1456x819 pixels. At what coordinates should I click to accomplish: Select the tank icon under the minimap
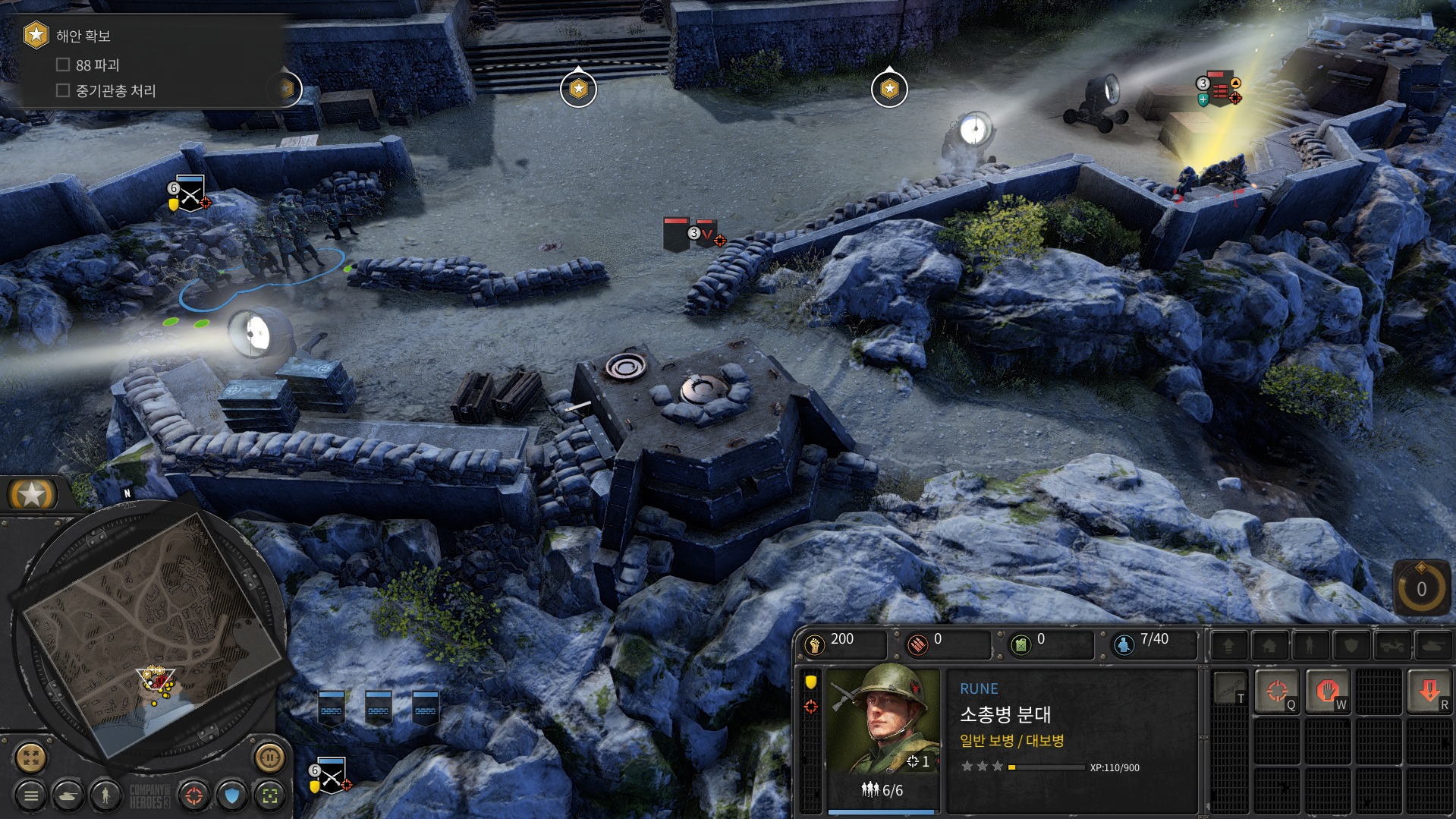(68, 795)
